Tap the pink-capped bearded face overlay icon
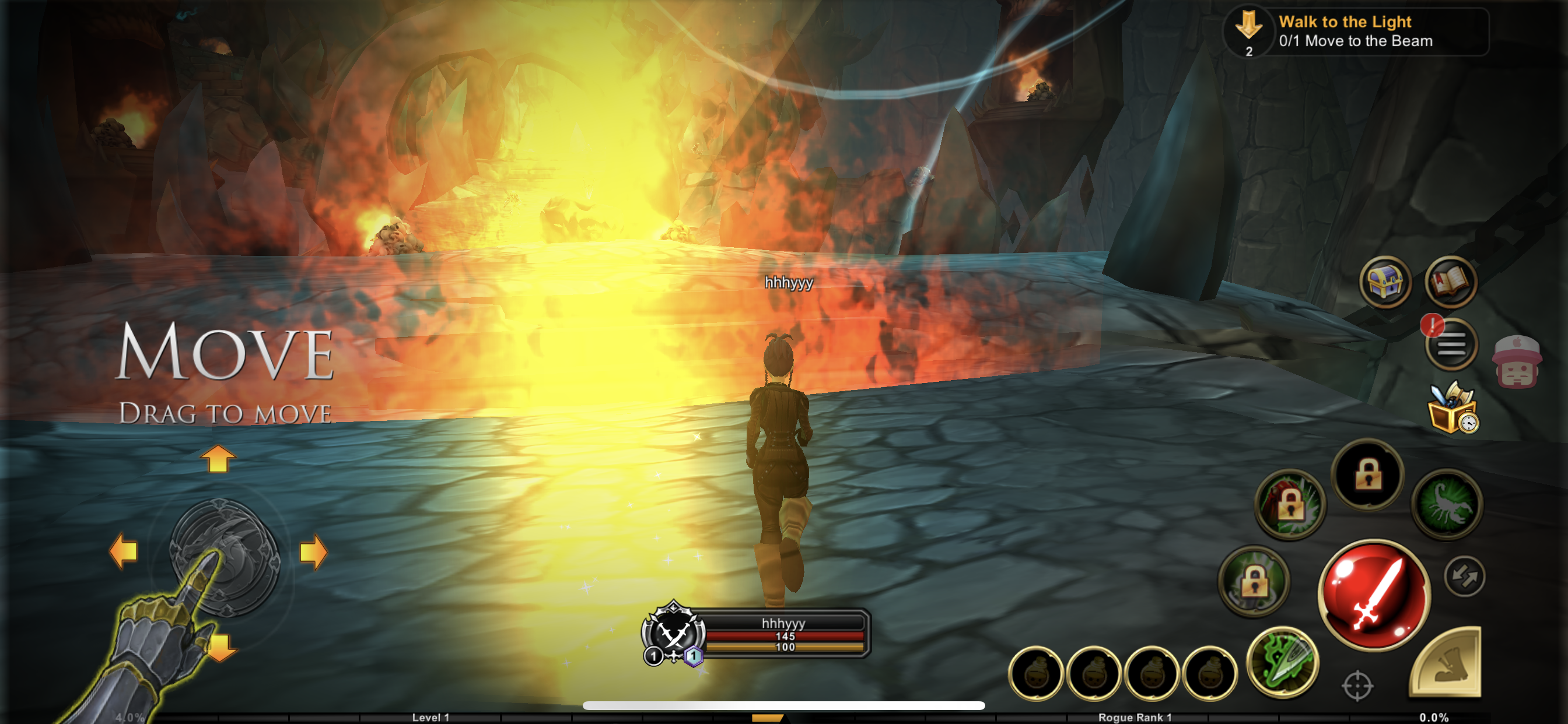Viewport: 1568px width, 724px height. coord(1517,362)
